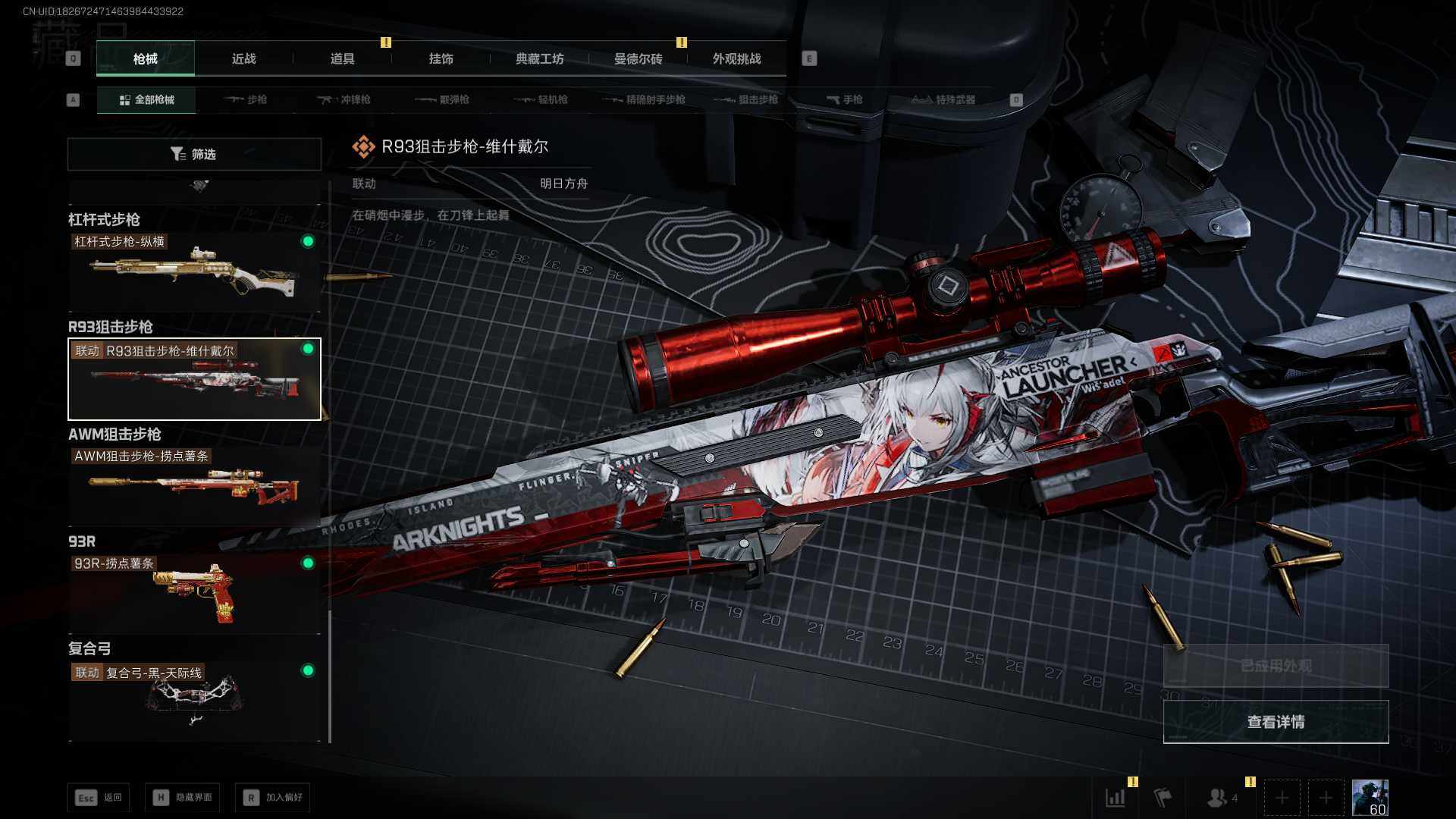Open the 外观挑战 challenge tab

click(736, 59)
